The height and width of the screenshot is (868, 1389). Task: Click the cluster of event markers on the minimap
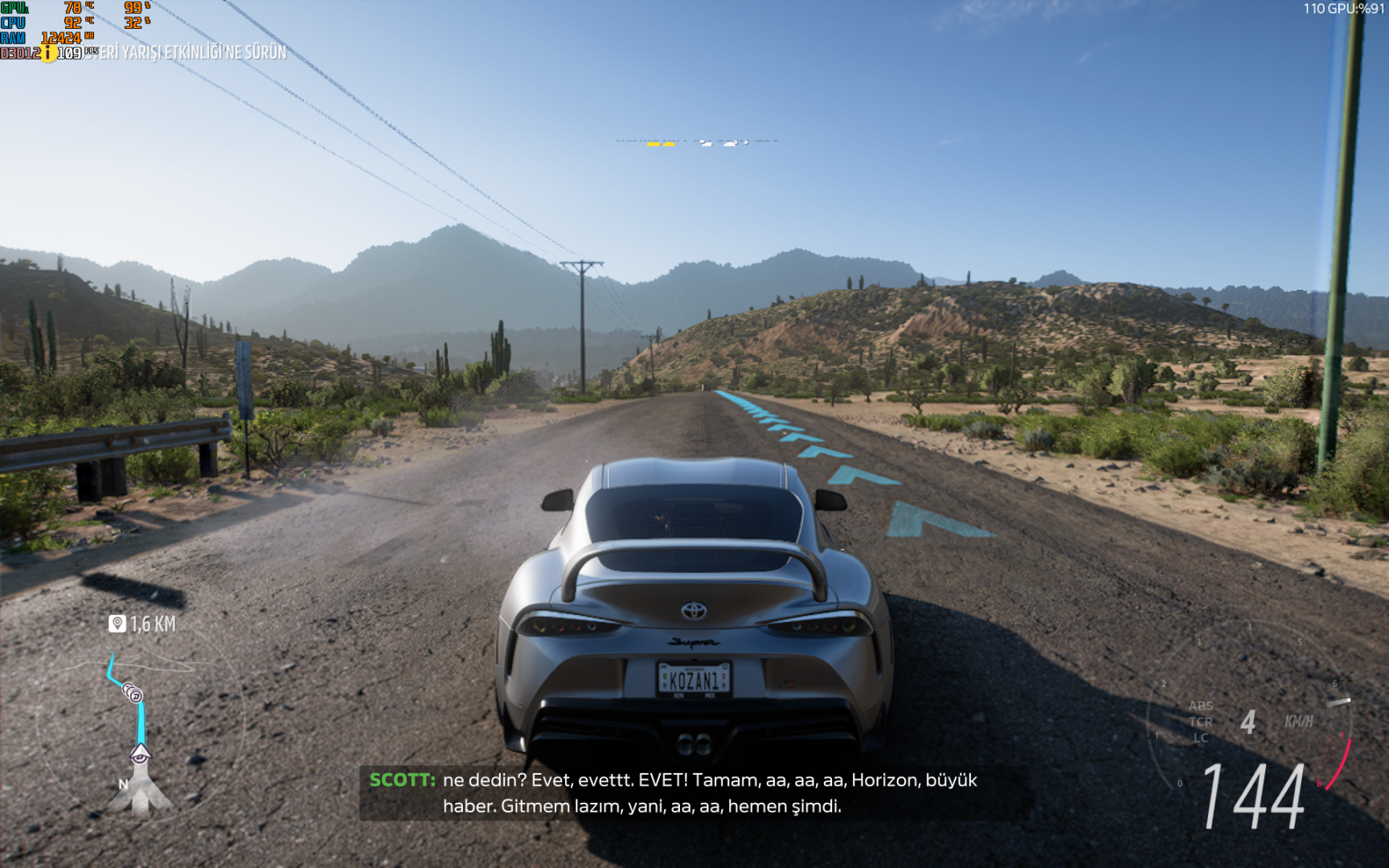point(133,692)
